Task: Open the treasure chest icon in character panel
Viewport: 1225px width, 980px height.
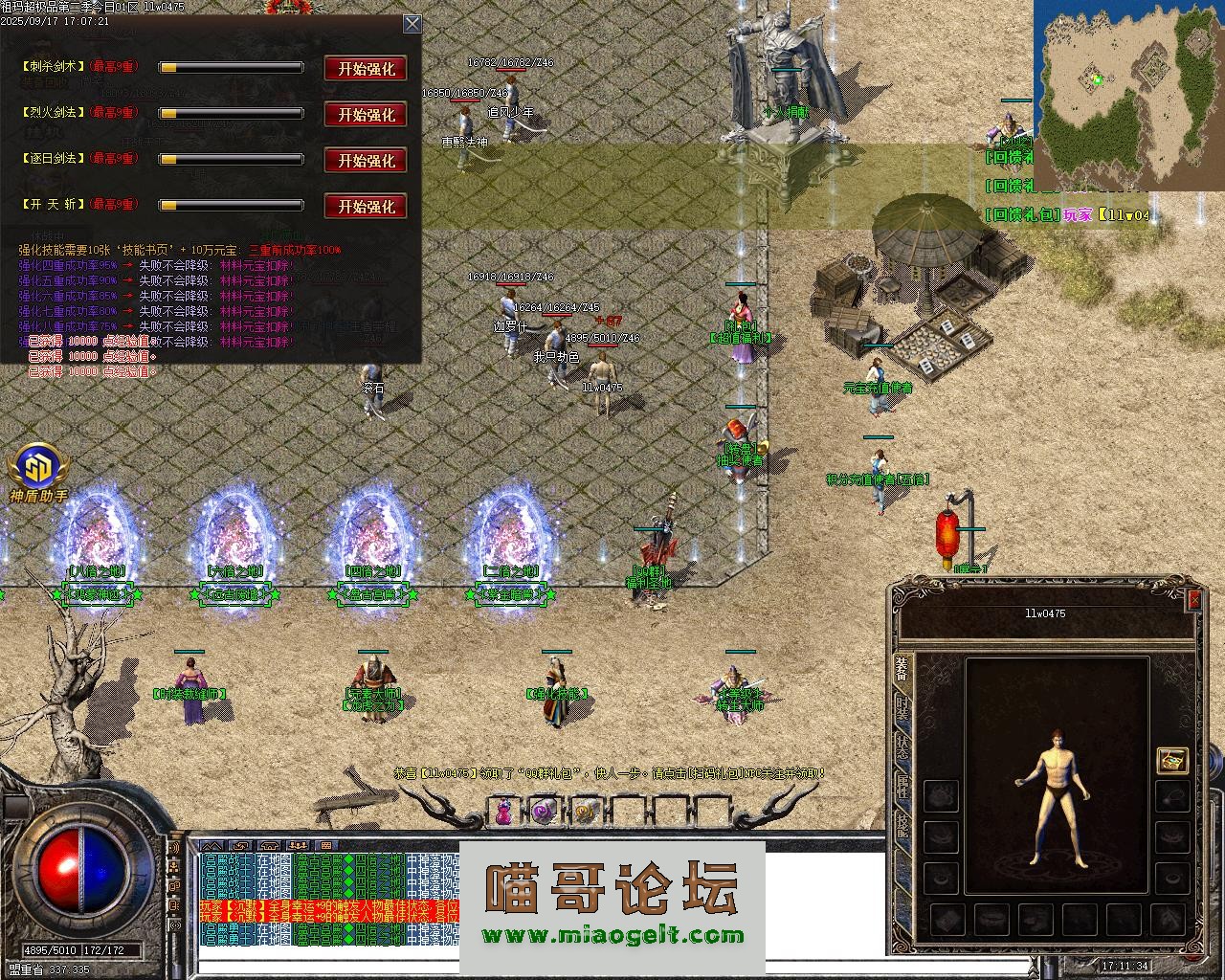Action: tap(1172, 761)
